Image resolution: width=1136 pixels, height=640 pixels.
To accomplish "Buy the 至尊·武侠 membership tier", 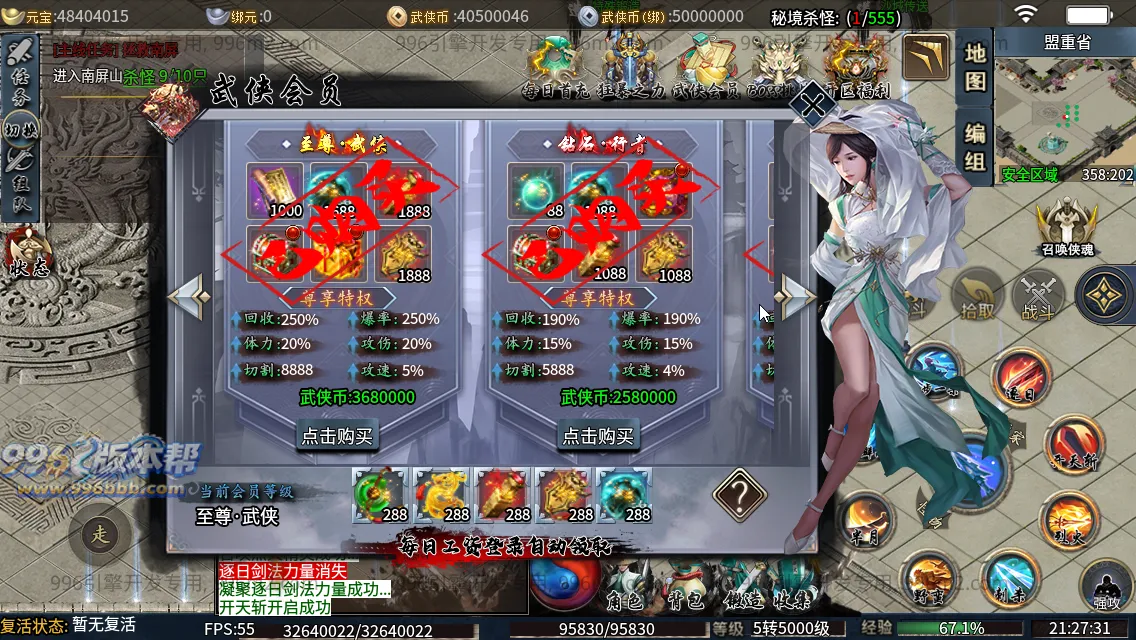I will click(x=337, y=435).
